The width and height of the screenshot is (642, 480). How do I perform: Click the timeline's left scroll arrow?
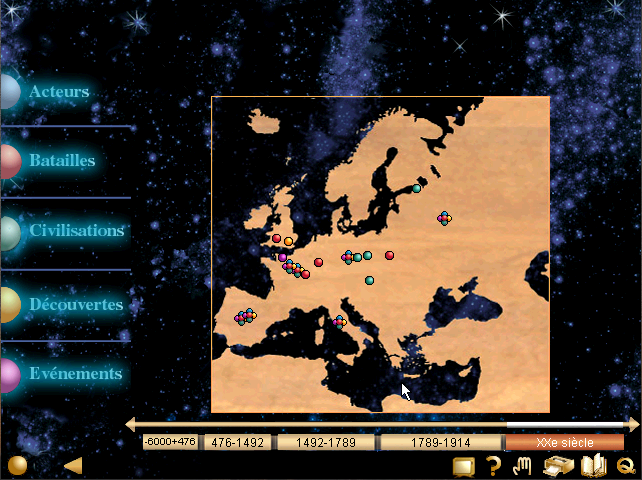(x=130, y=425)
